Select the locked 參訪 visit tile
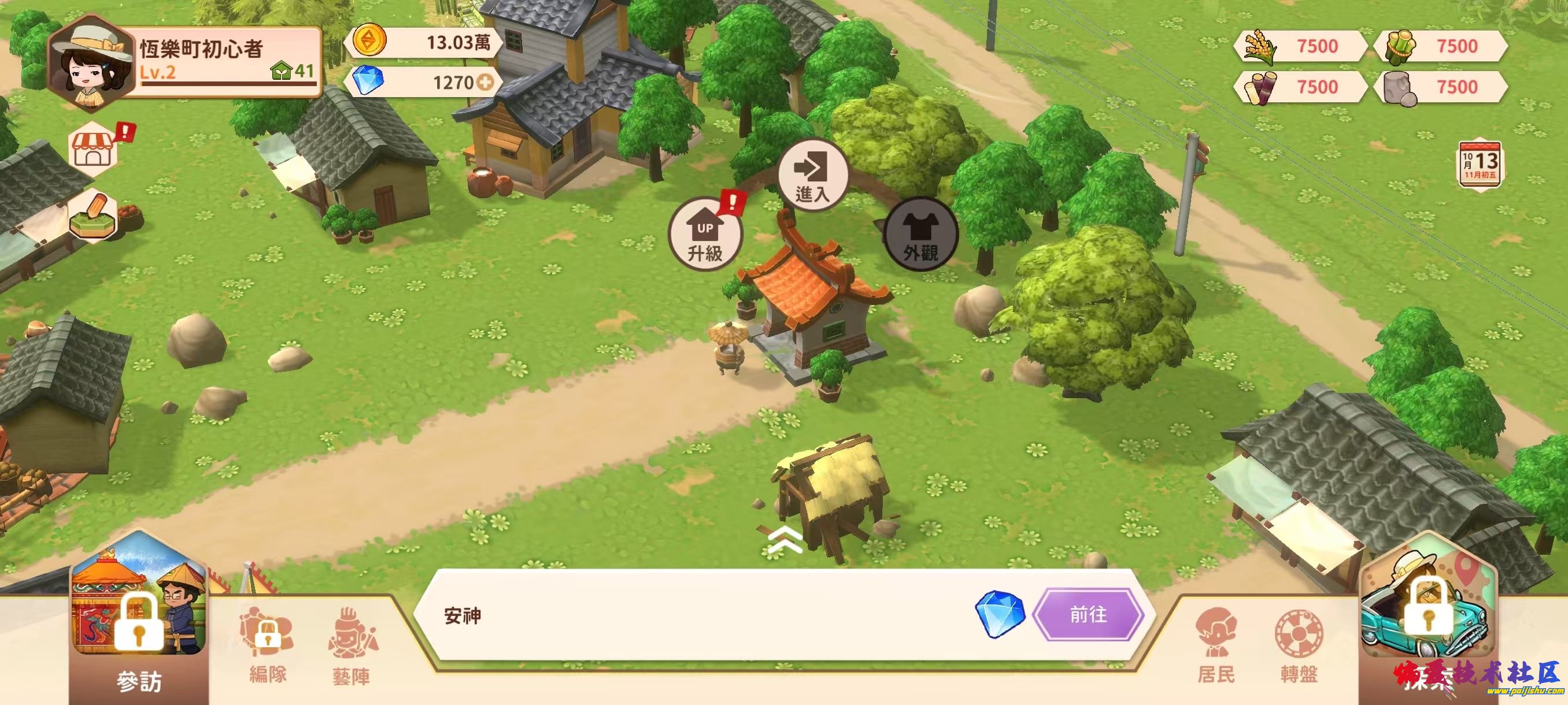The width and height of the screenshot is (1568, 705). (139, 621)
